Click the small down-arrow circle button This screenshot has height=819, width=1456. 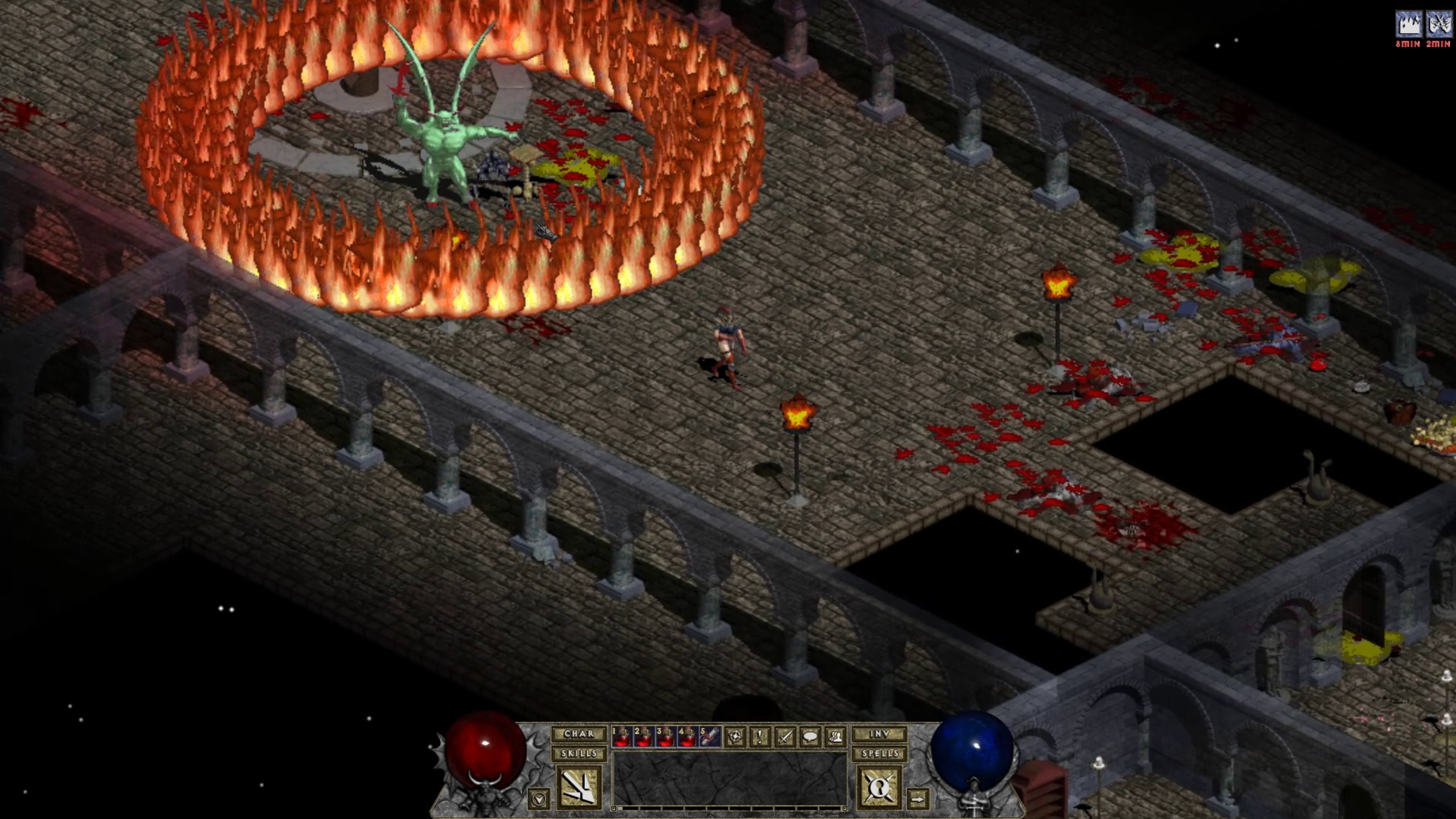point(539,800)
